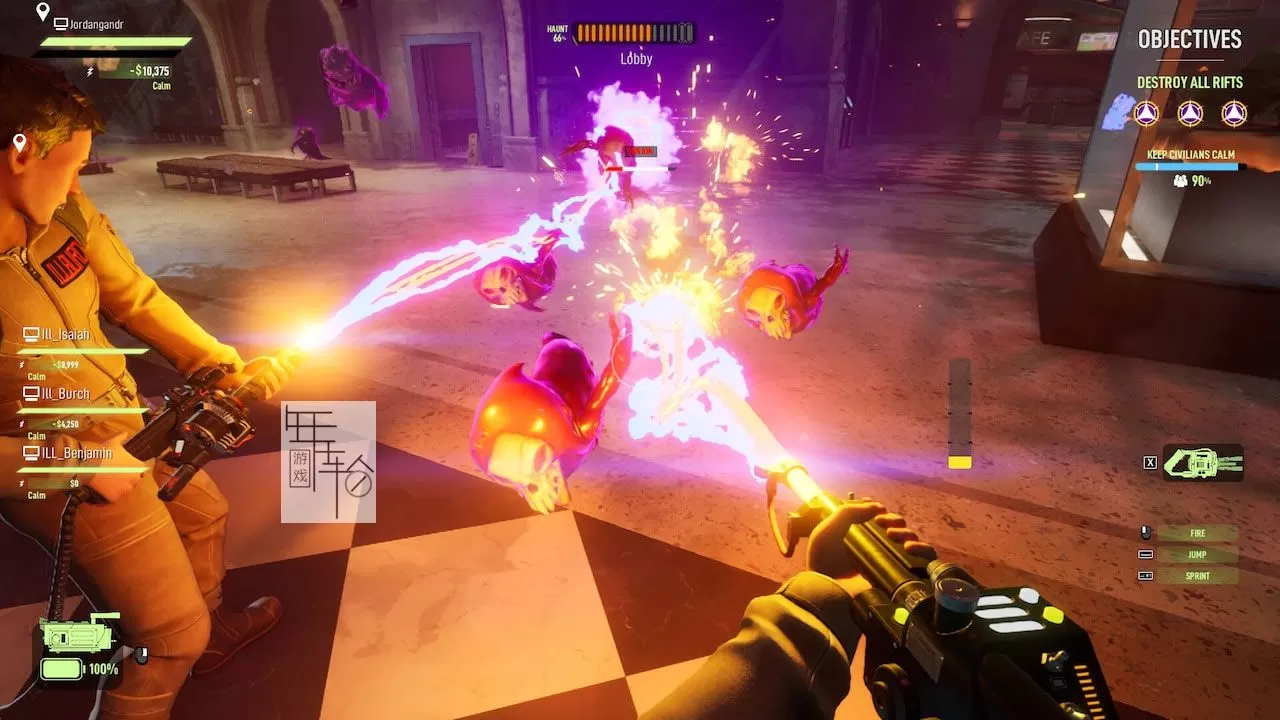Select the Destroy All Rifts objective

pos(1189,83)
